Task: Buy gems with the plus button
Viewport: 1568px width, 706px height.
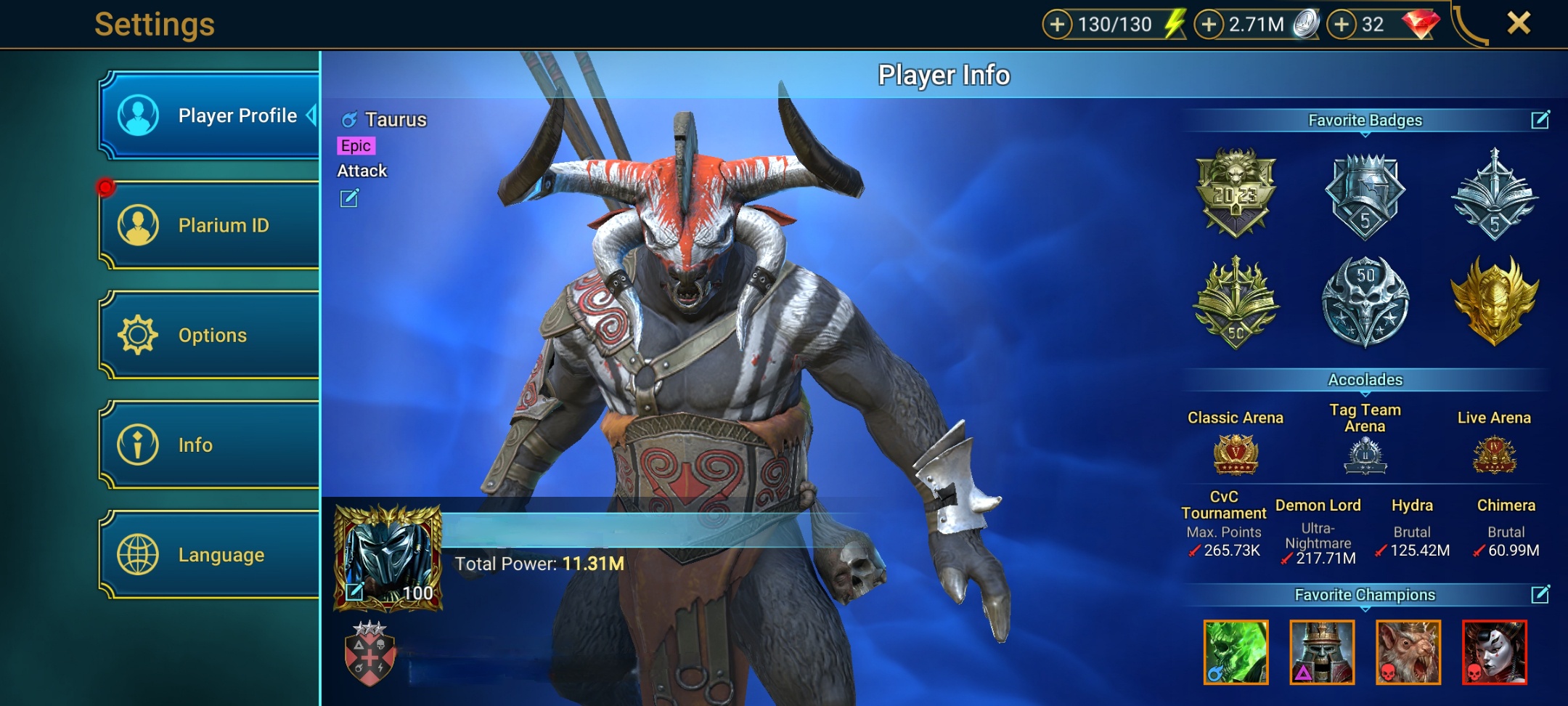Action: 1342,25
